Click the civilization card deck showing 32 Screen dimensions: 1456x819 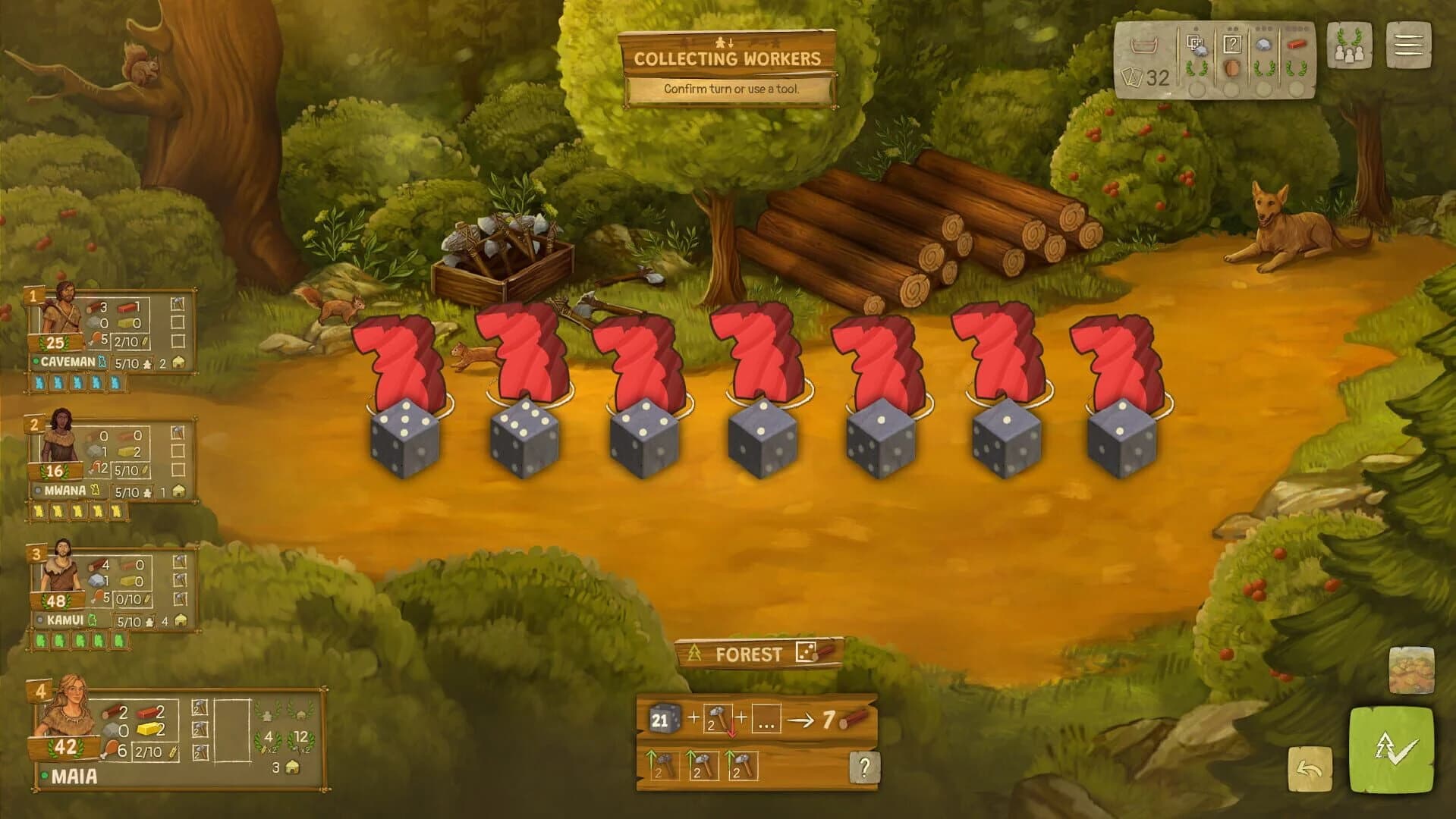1146,76
